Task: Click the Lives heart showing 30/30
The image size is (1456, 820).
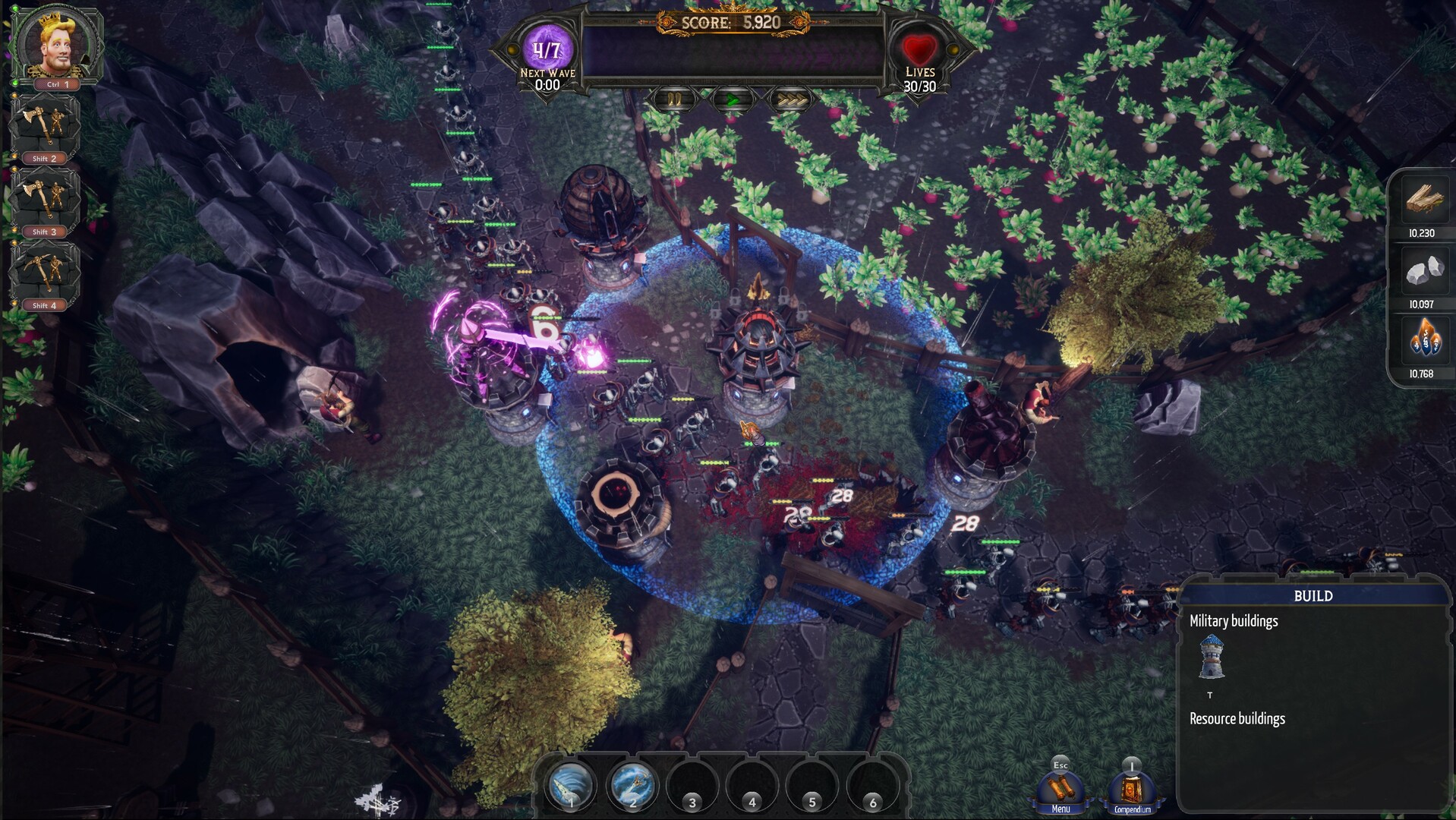Action: pos(919,48)
